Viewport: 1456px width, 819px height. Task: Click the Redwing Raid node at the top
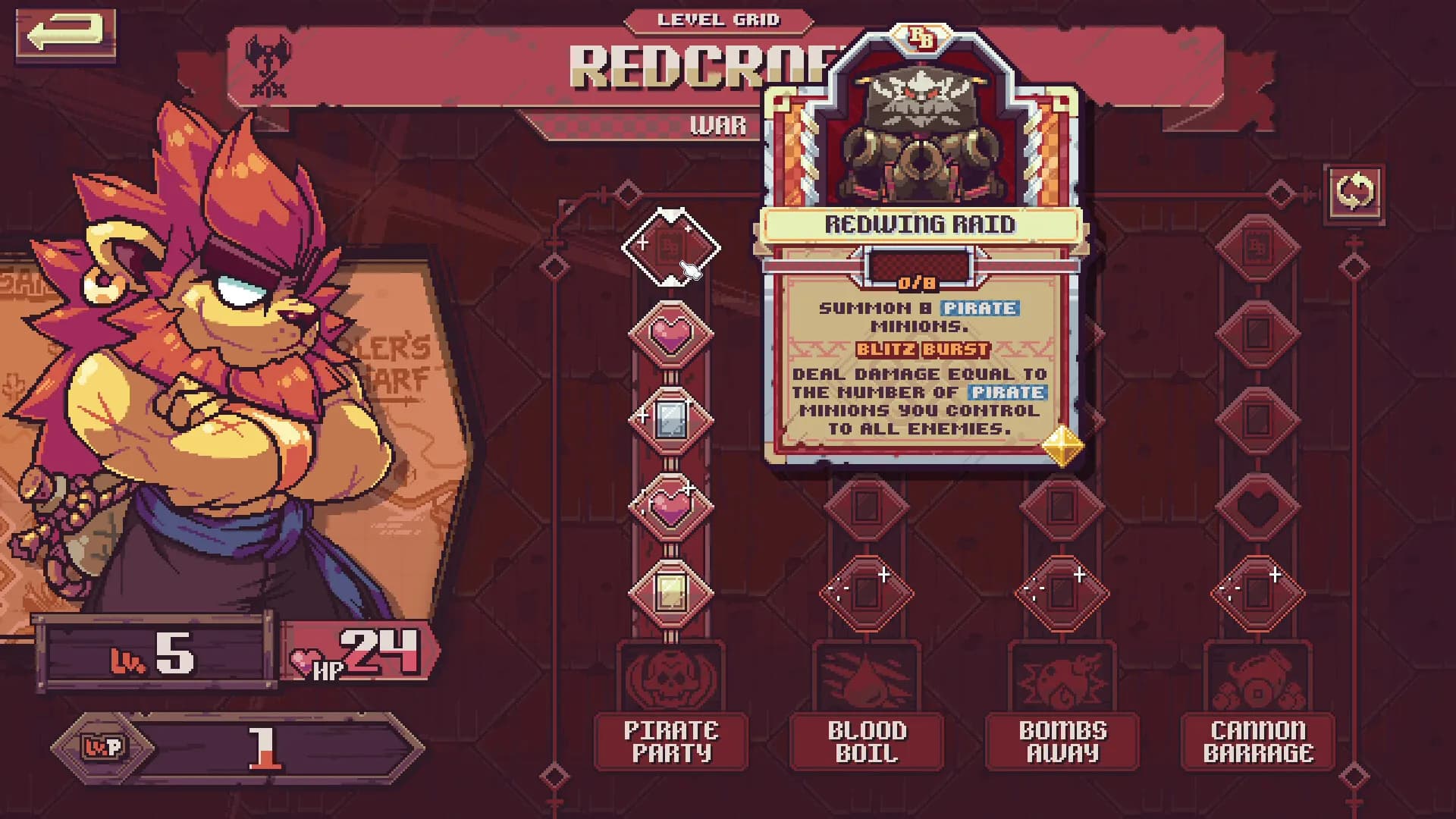pyautogui.click(x=670, y=246)
